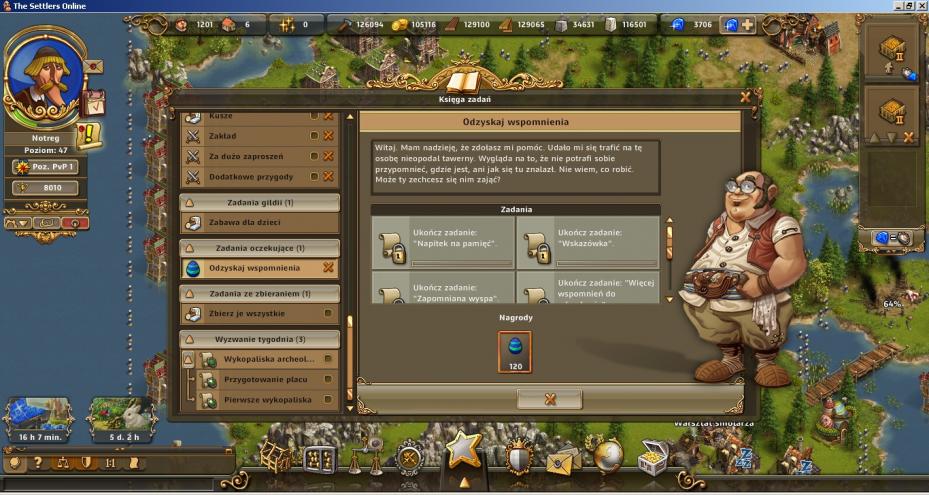Screen dimensions: 929x495
Task: Open the yellow exclamation quest notification
Action: tap(88, 133)
